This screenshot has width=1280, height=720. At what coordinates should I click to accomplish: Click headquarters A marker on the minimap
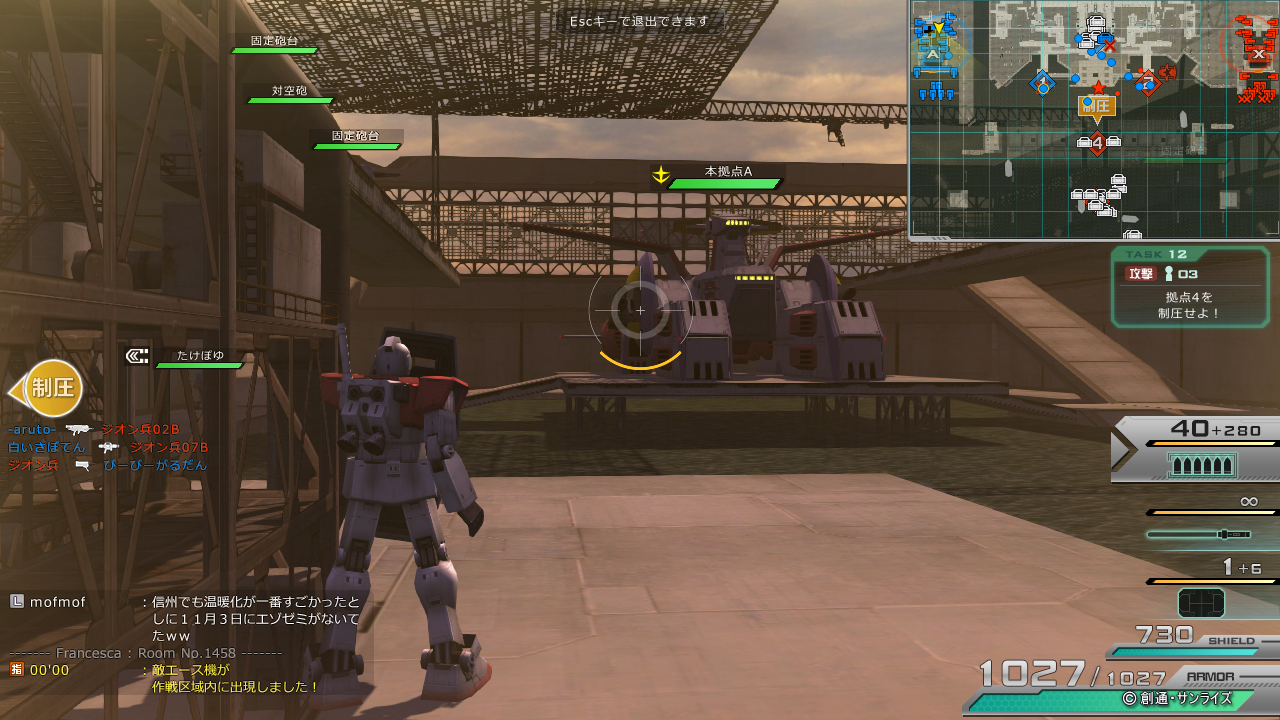(933, 54)
